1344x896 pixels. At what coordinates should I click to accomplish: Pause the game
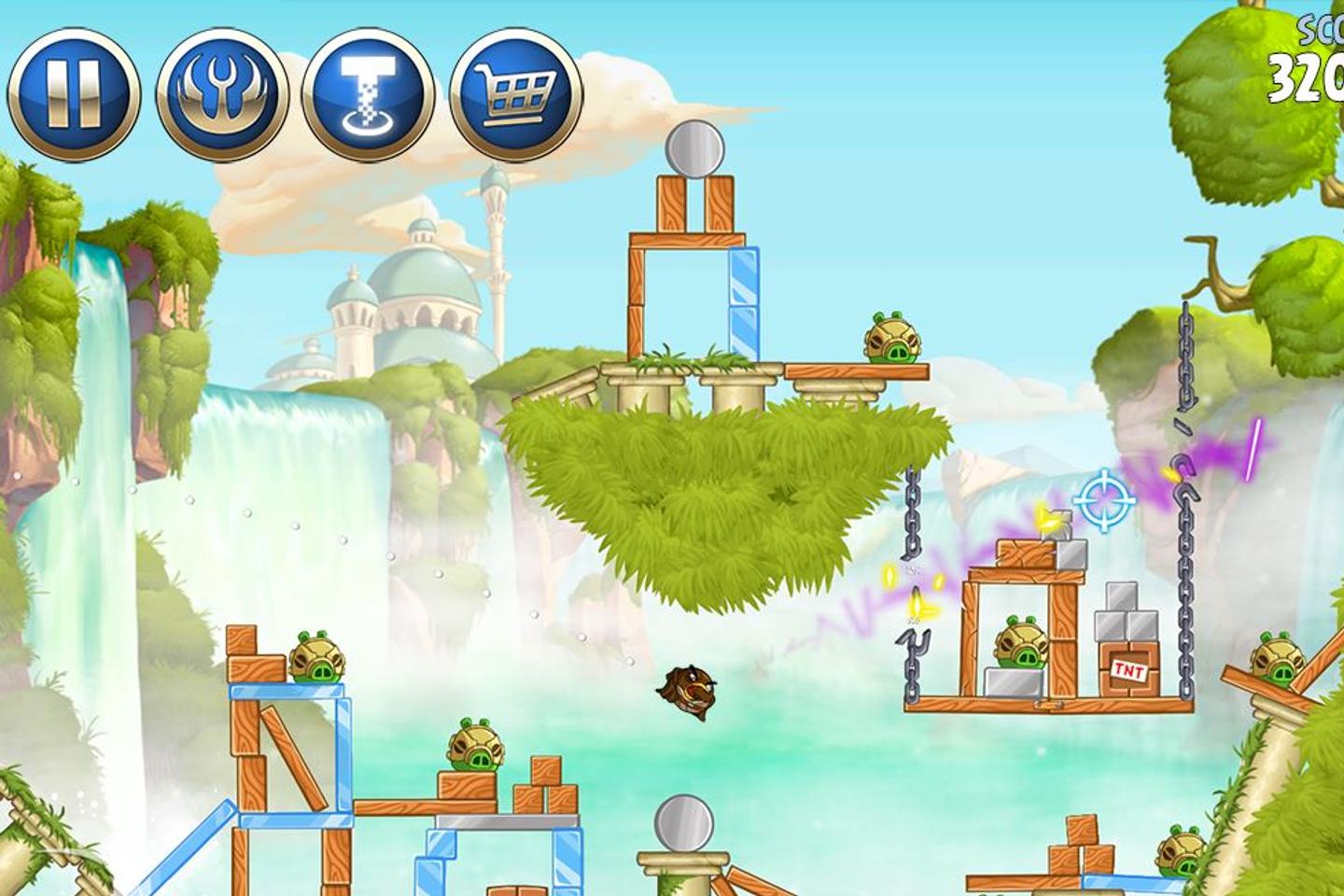(x=74, y=94)
